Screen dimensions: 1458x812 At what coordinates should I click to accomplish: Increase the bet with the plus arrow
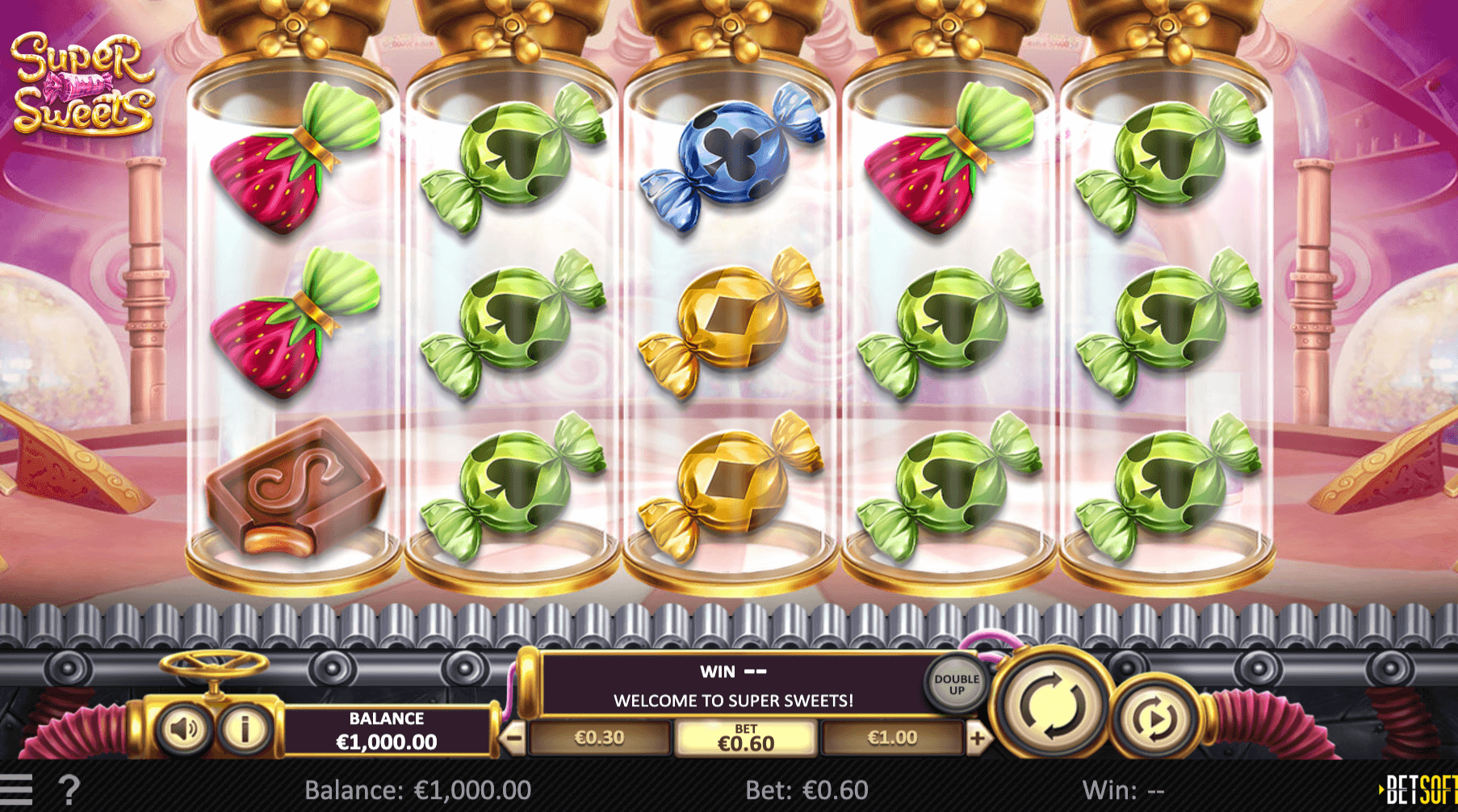click(x=978, y=738)
